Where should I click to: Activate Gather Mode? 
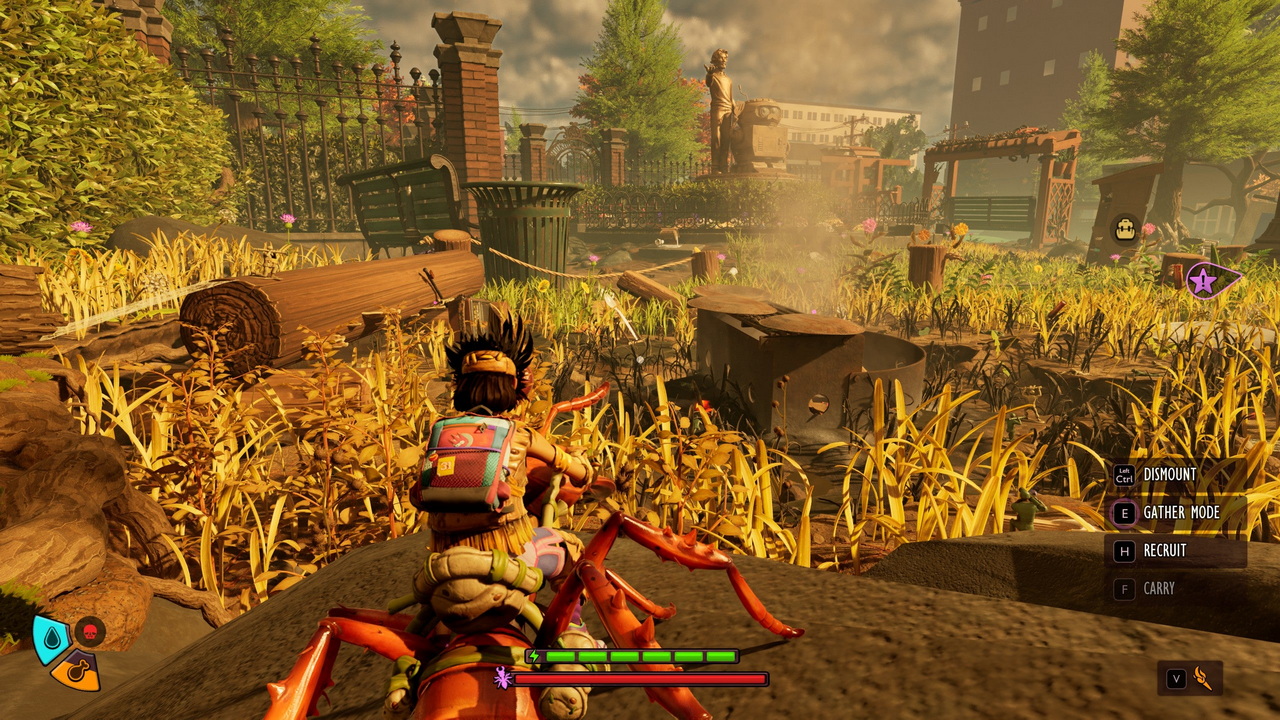coord(1180,513)
